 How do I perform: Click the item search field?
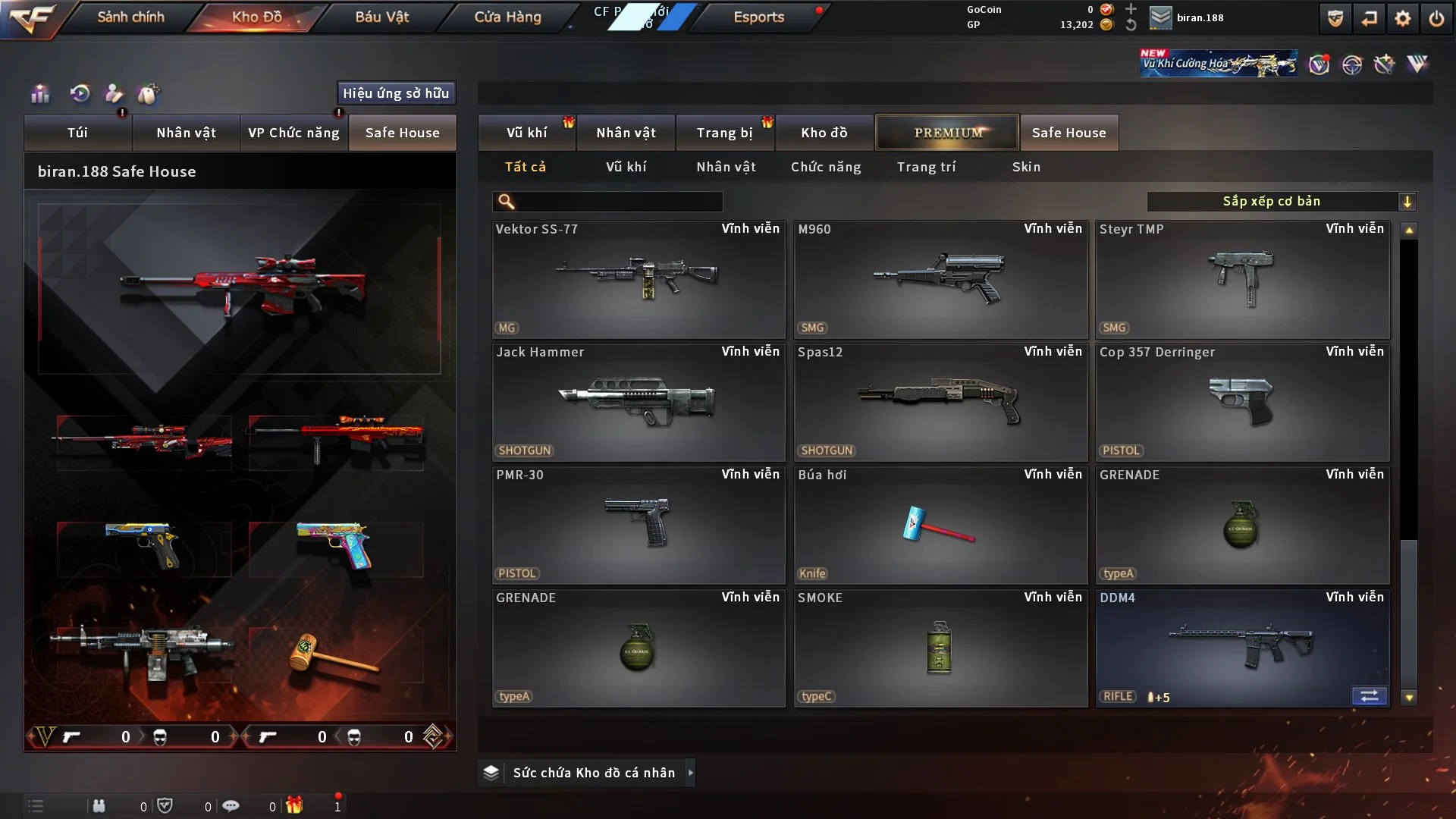[x=618, y=202]
